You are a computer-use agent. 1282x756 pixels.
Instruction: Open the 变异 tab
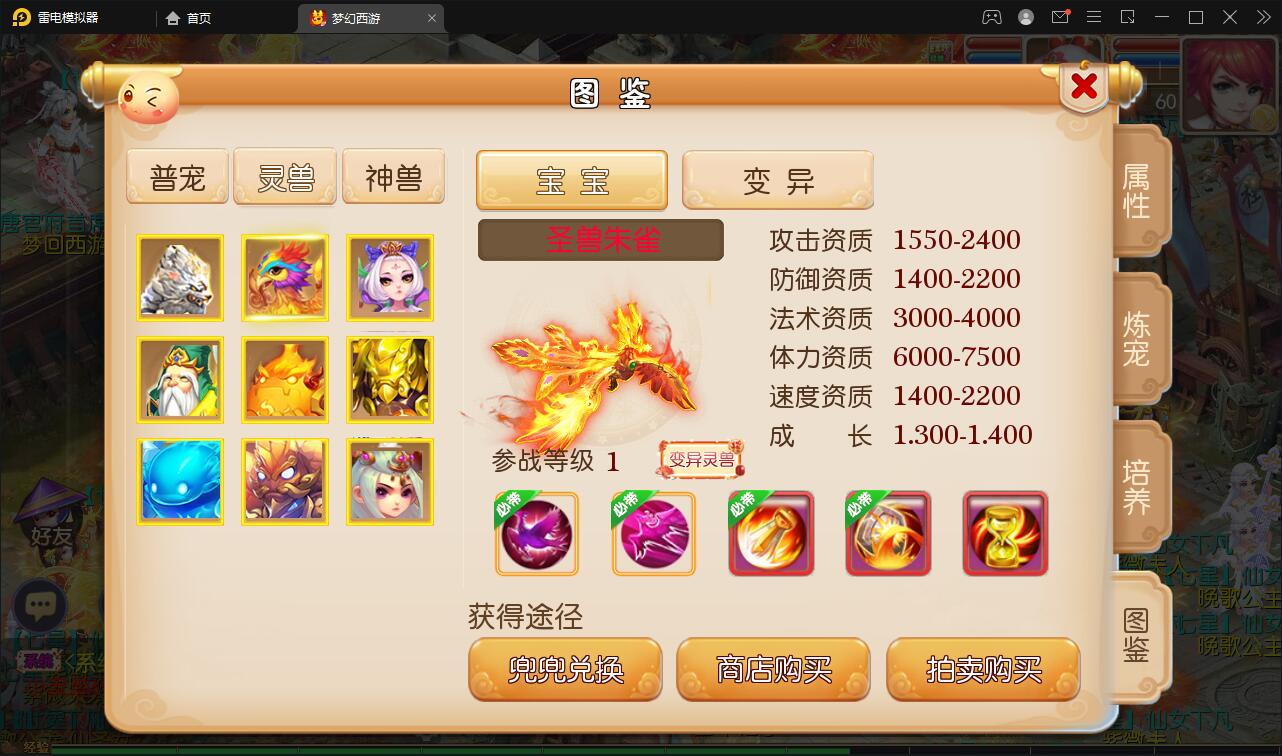(x=778, y=179)
